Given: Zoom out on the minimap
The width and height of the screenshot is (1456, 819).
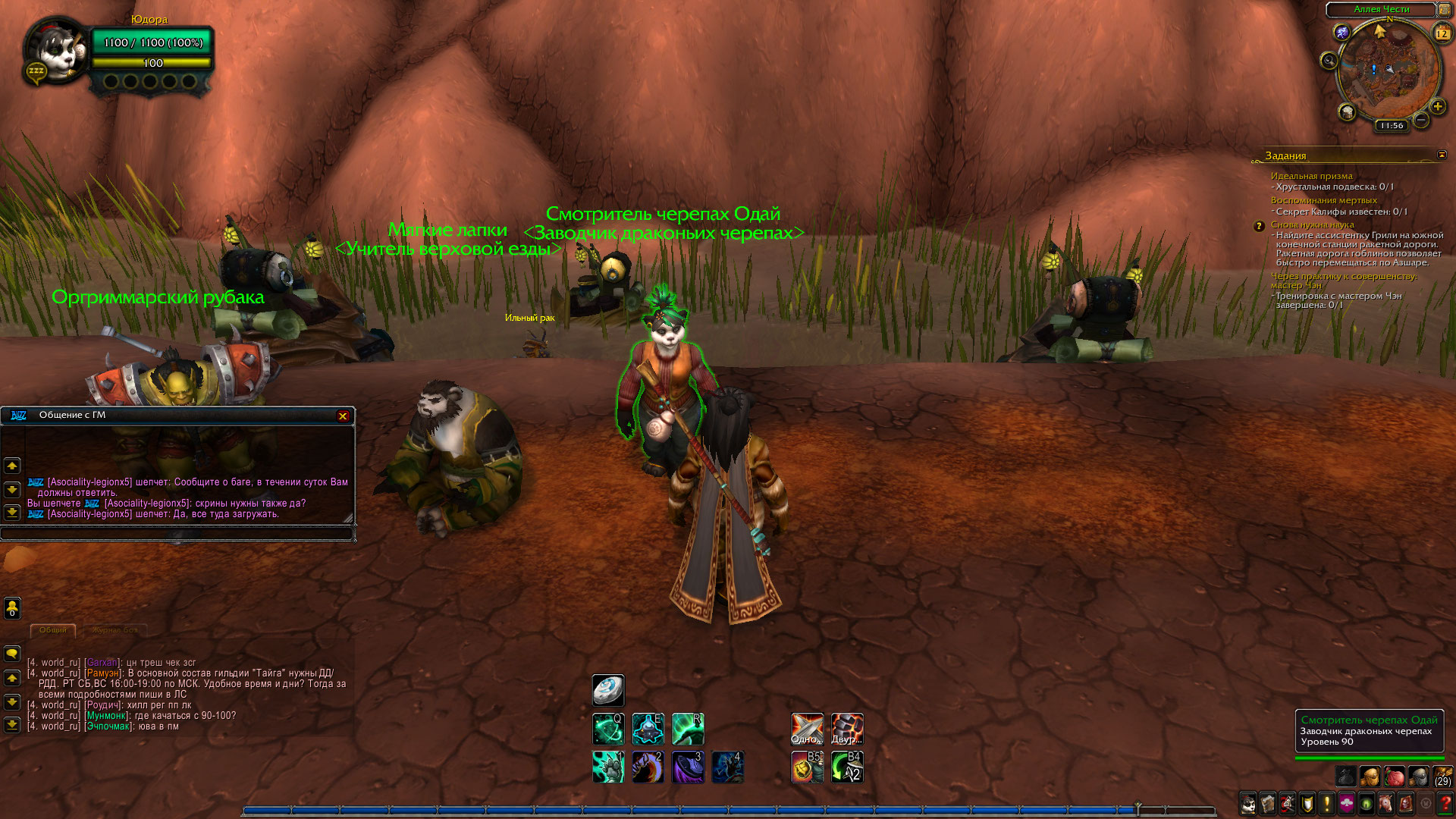Looking at the screenshot, I should [1421, 120].
